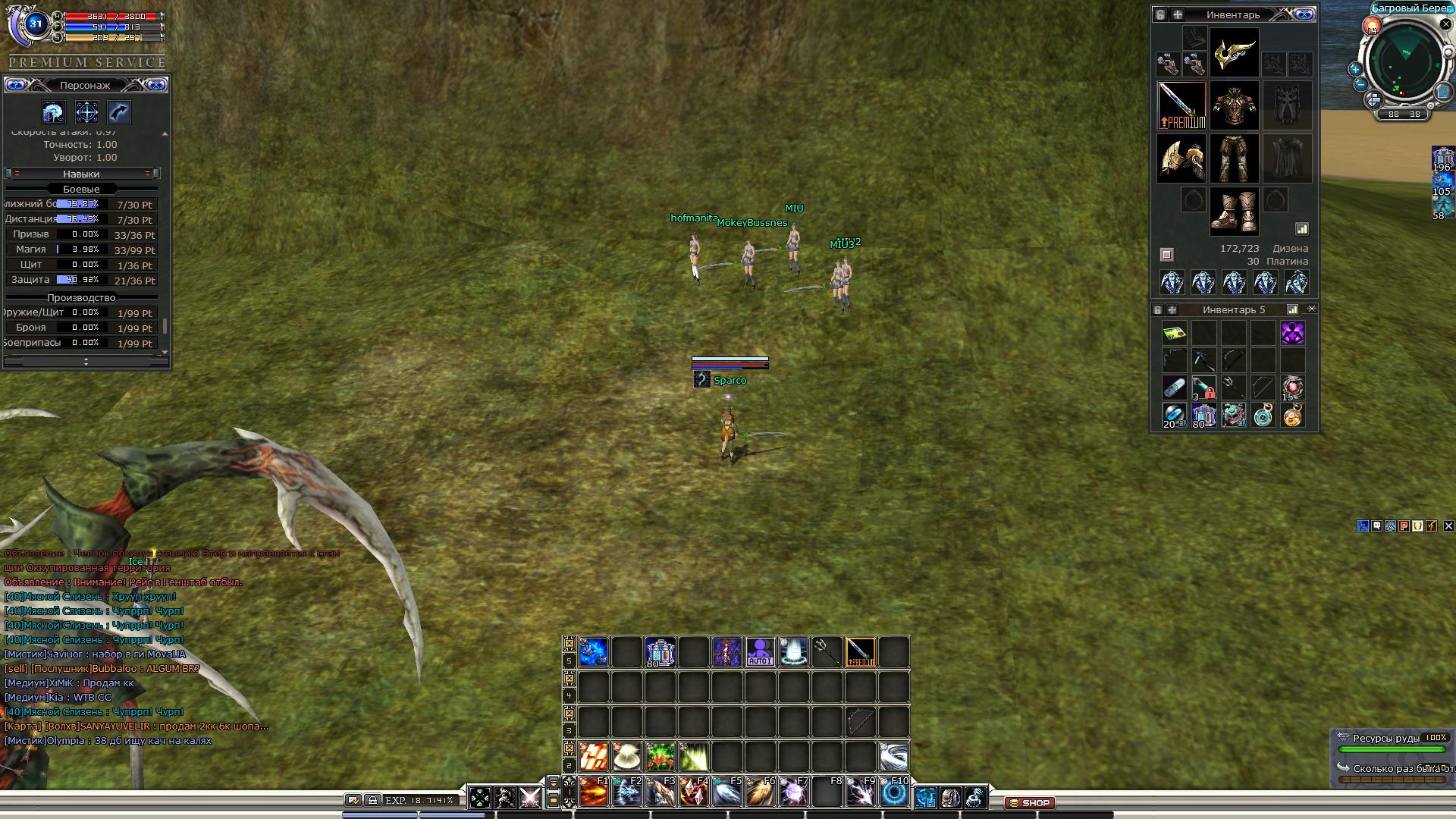Open the SHOP button on bottom bar
The image size is (1456, 819).
point(1029,802)
